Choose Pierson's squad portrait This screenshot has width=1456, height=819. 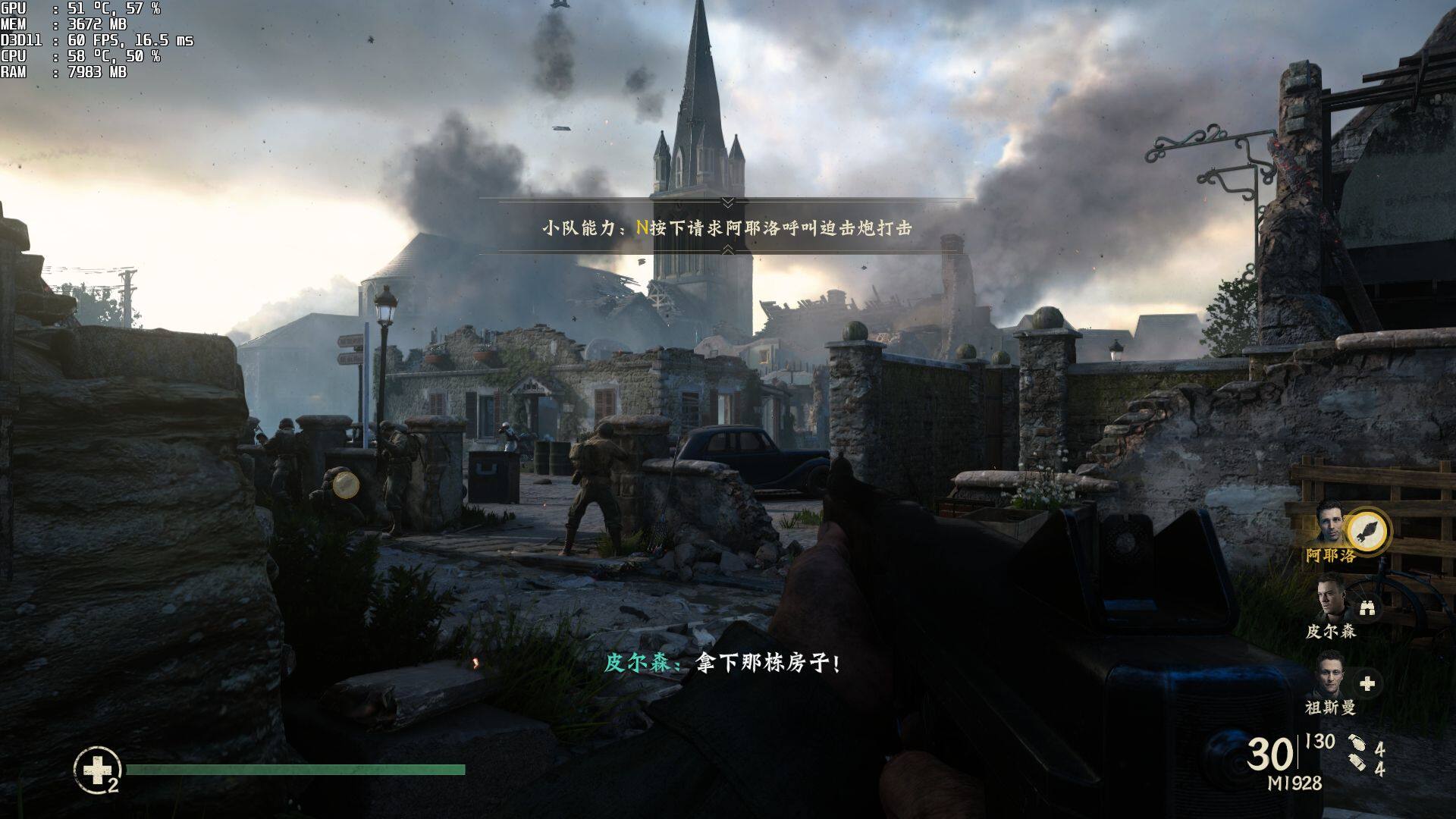point(1331,597)
